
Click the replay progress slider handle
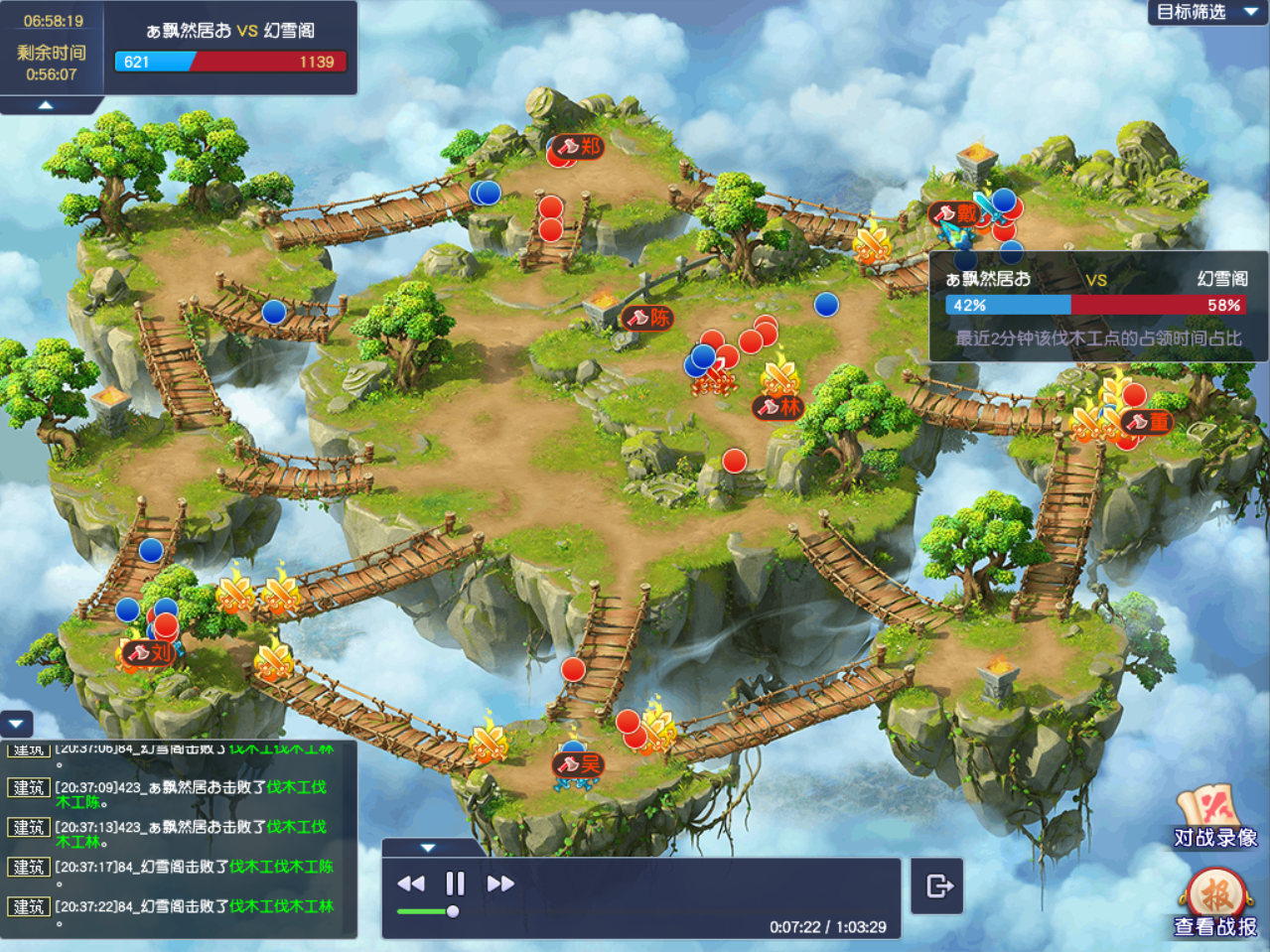click(453, 911)
